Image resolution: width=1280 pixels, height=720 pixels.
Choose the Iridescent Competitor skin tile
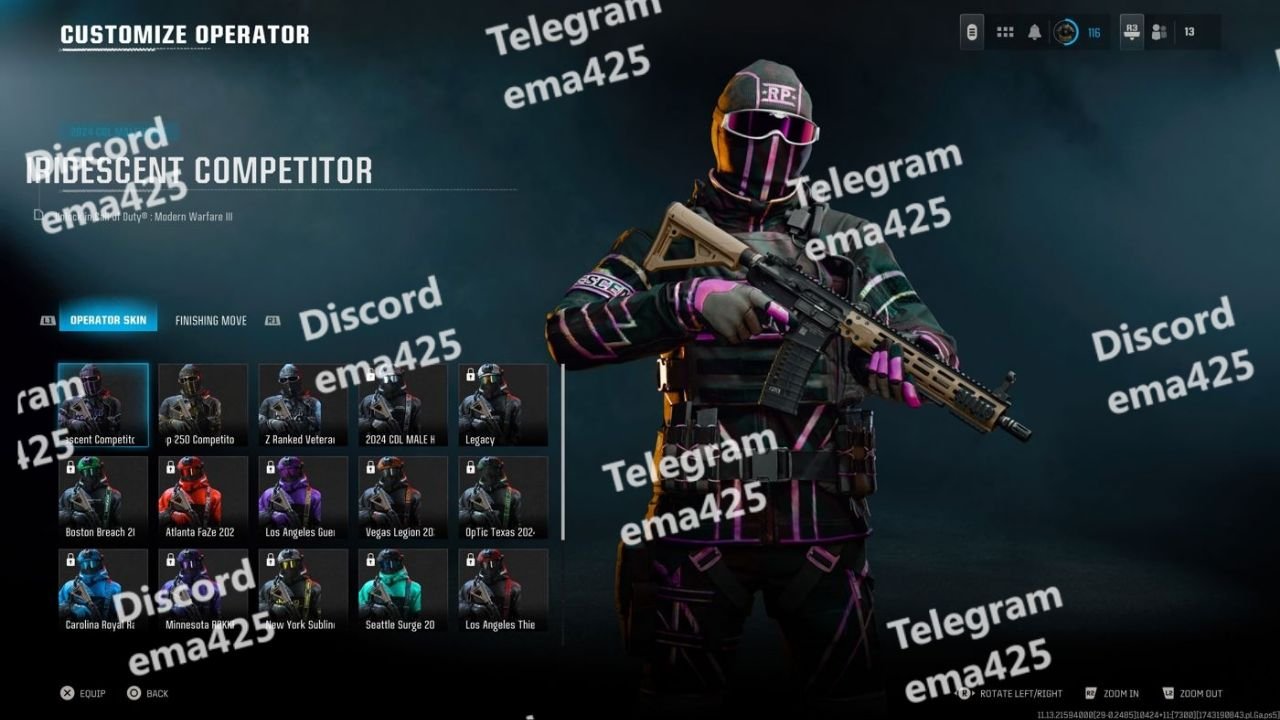coord(103,404)
